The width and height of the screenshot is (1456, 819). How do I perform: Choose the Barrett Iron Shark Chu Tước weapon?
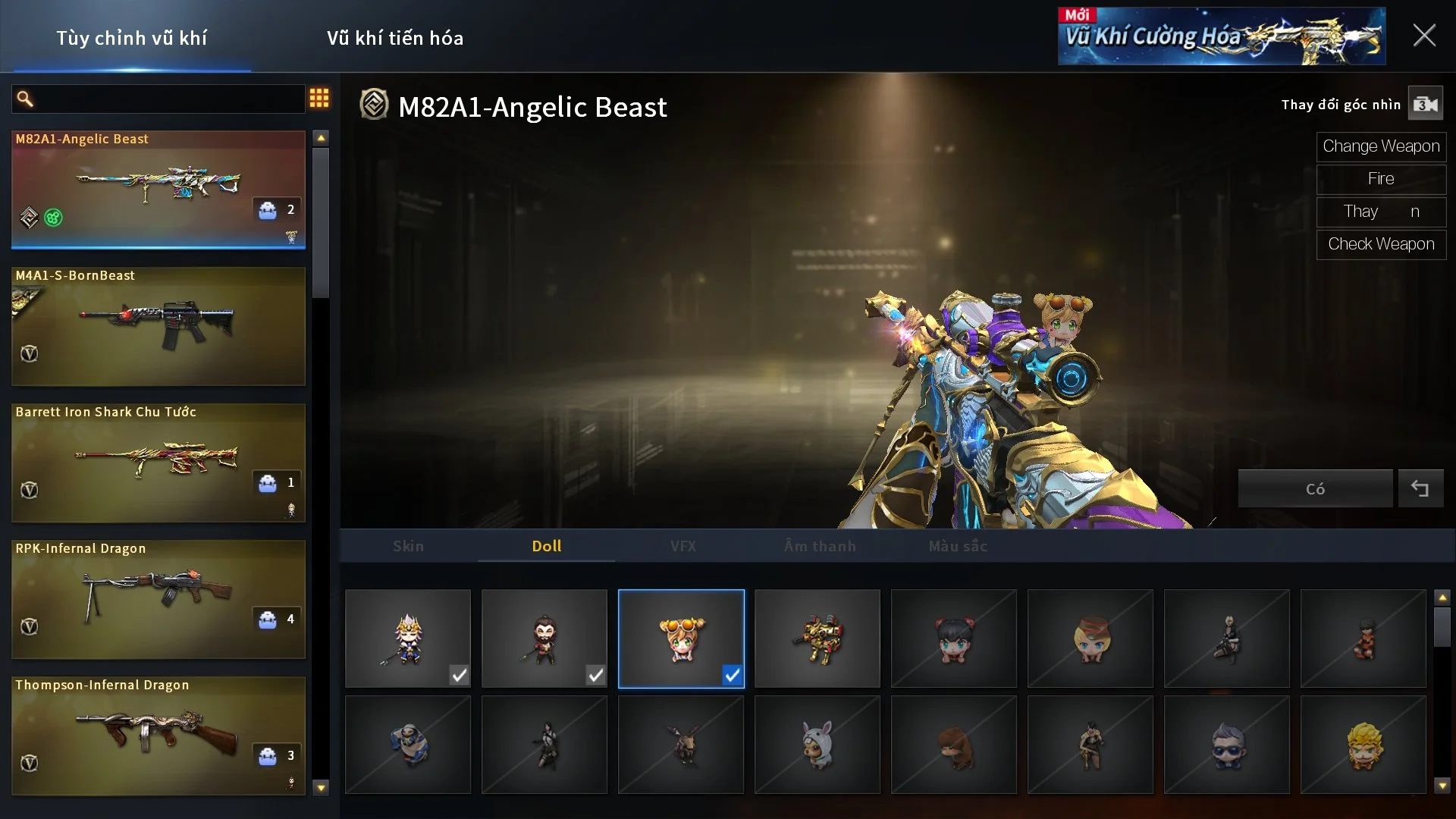158,463
